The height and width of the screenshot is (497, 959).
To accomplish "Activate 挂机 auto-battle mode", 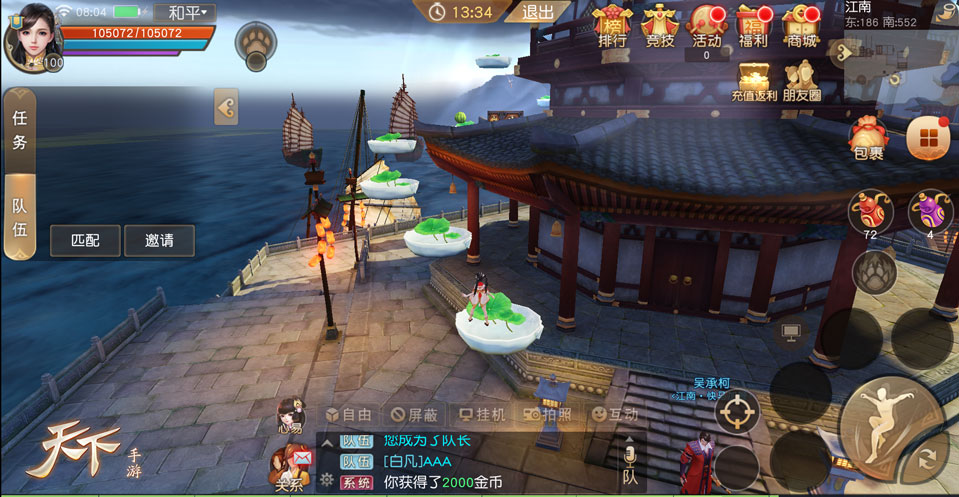I will (481, 414).
